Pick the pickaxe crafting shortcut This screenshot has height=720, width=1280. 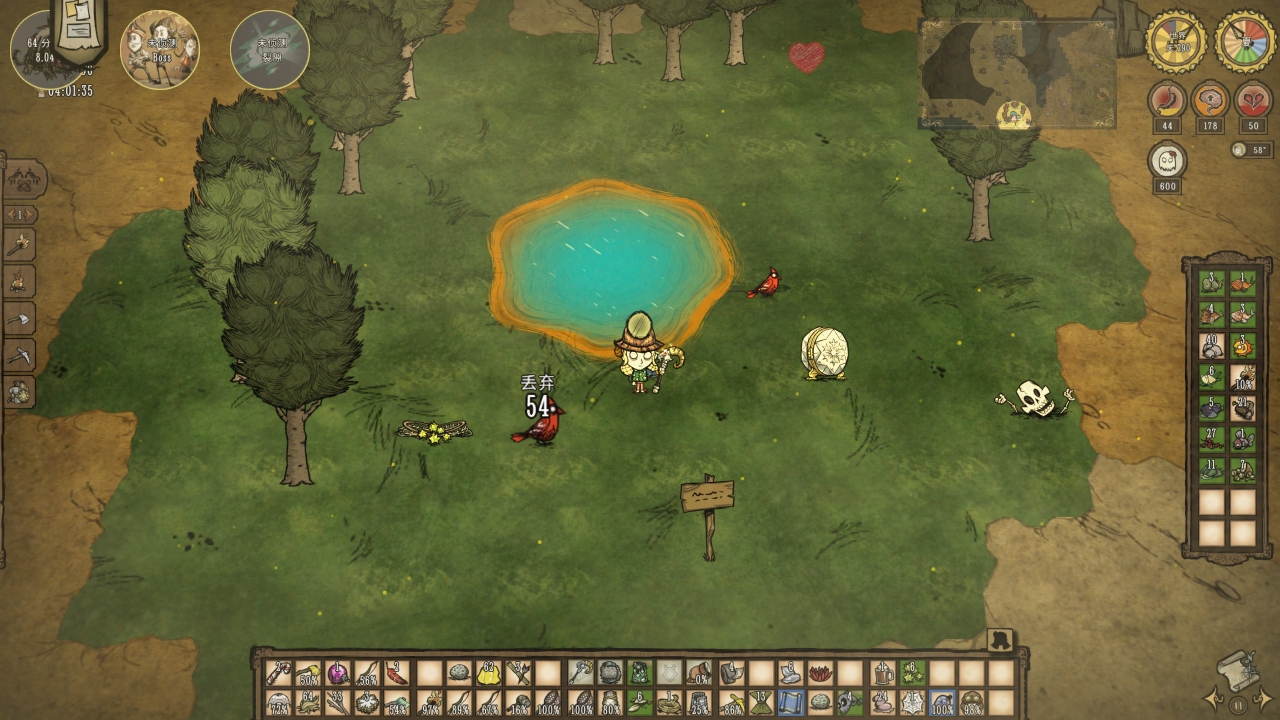pos(20,355)
